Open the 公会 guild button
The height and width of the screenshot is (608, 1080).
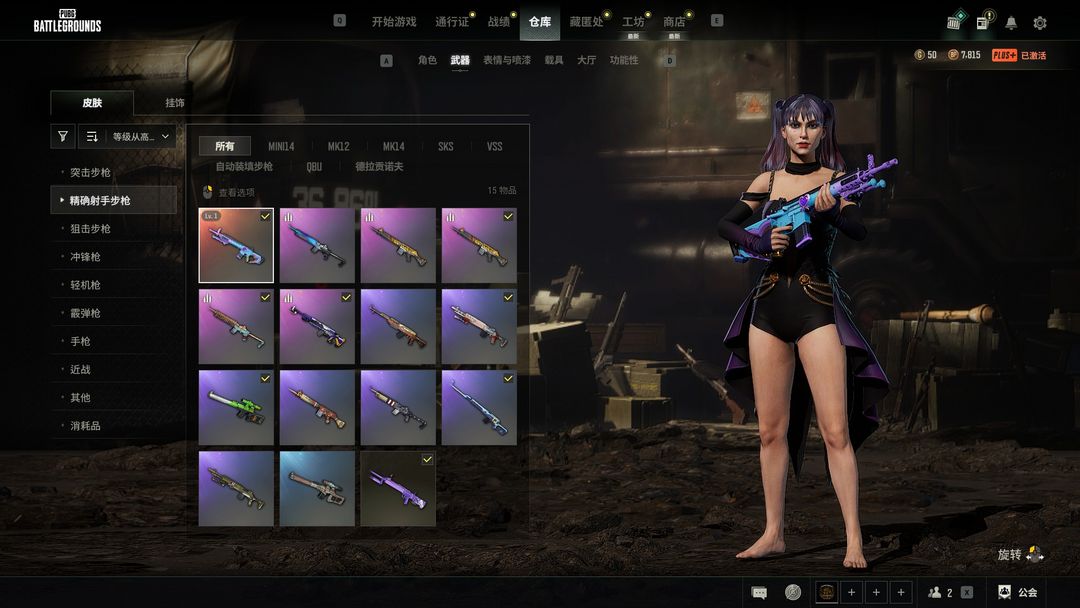tap(1018, 592)
